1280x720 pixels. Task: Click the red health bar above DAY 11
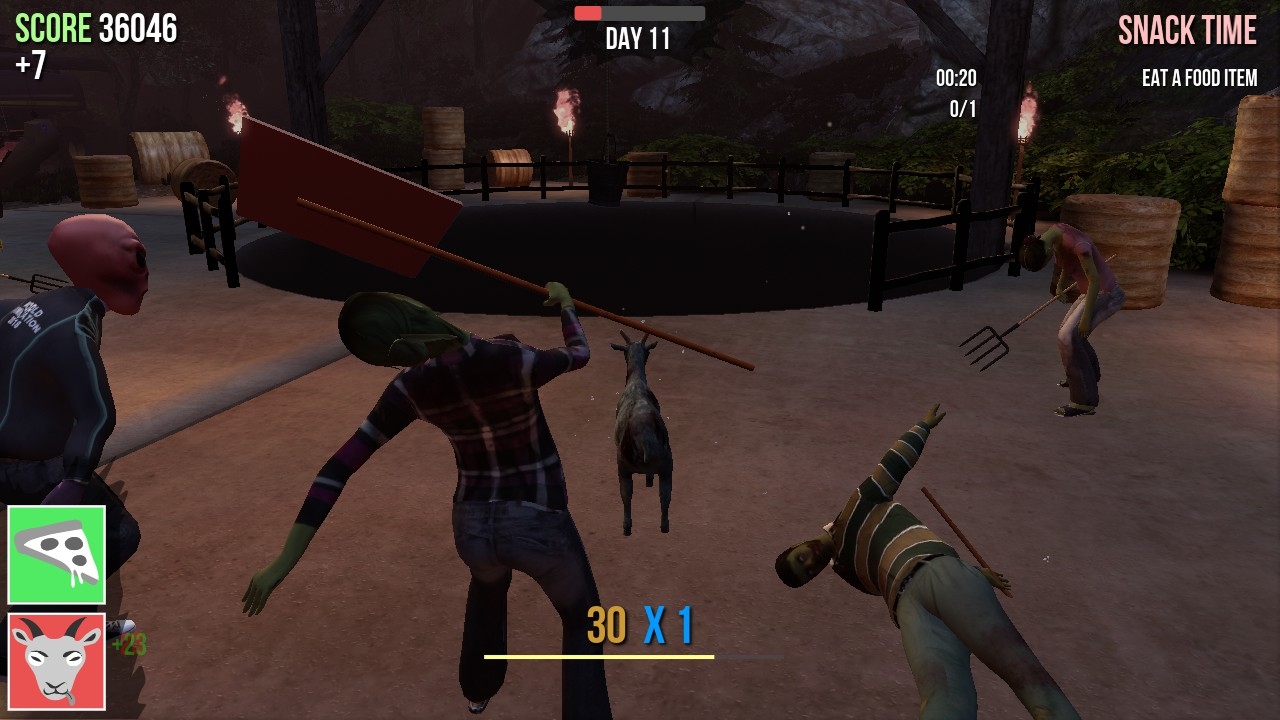coord(590,13)
